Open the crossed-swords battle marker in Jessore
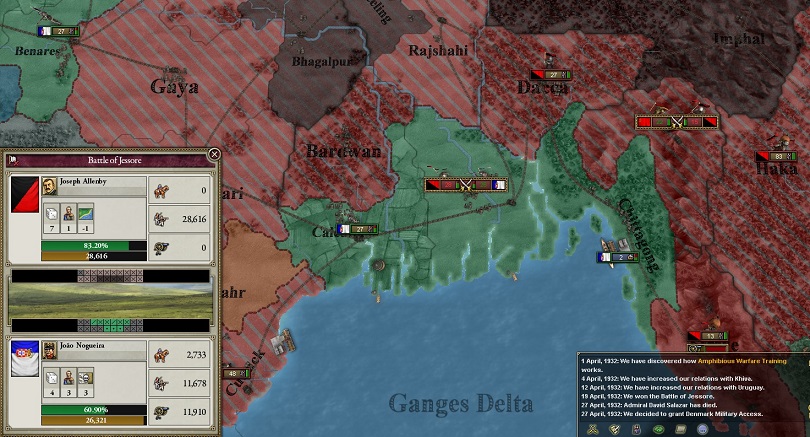This screenshot has height=437, width=810. point(466,184)
